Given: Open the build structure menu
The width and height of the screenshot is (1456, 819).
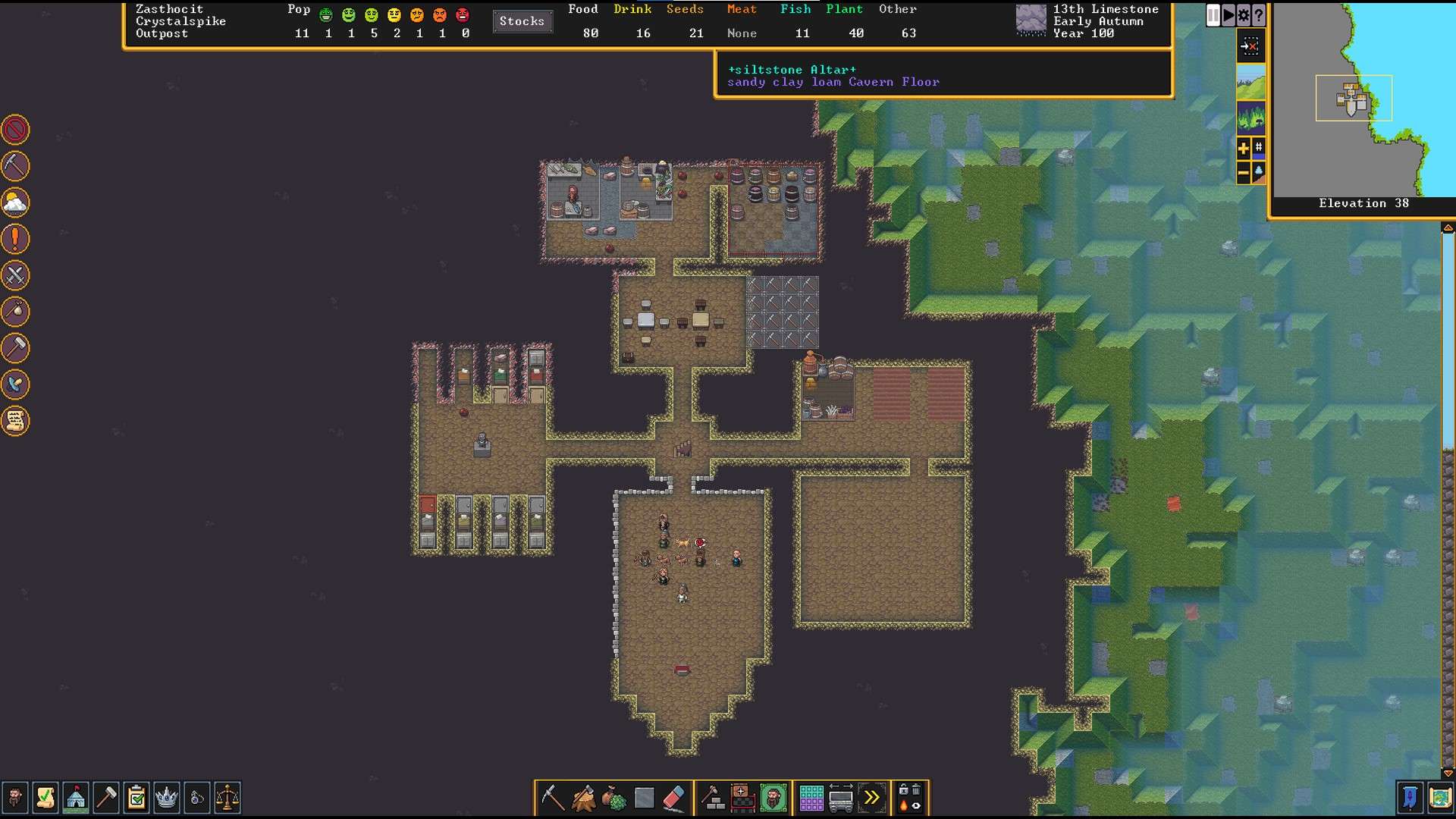Looking at the screenshot, I should click(711, 797).
